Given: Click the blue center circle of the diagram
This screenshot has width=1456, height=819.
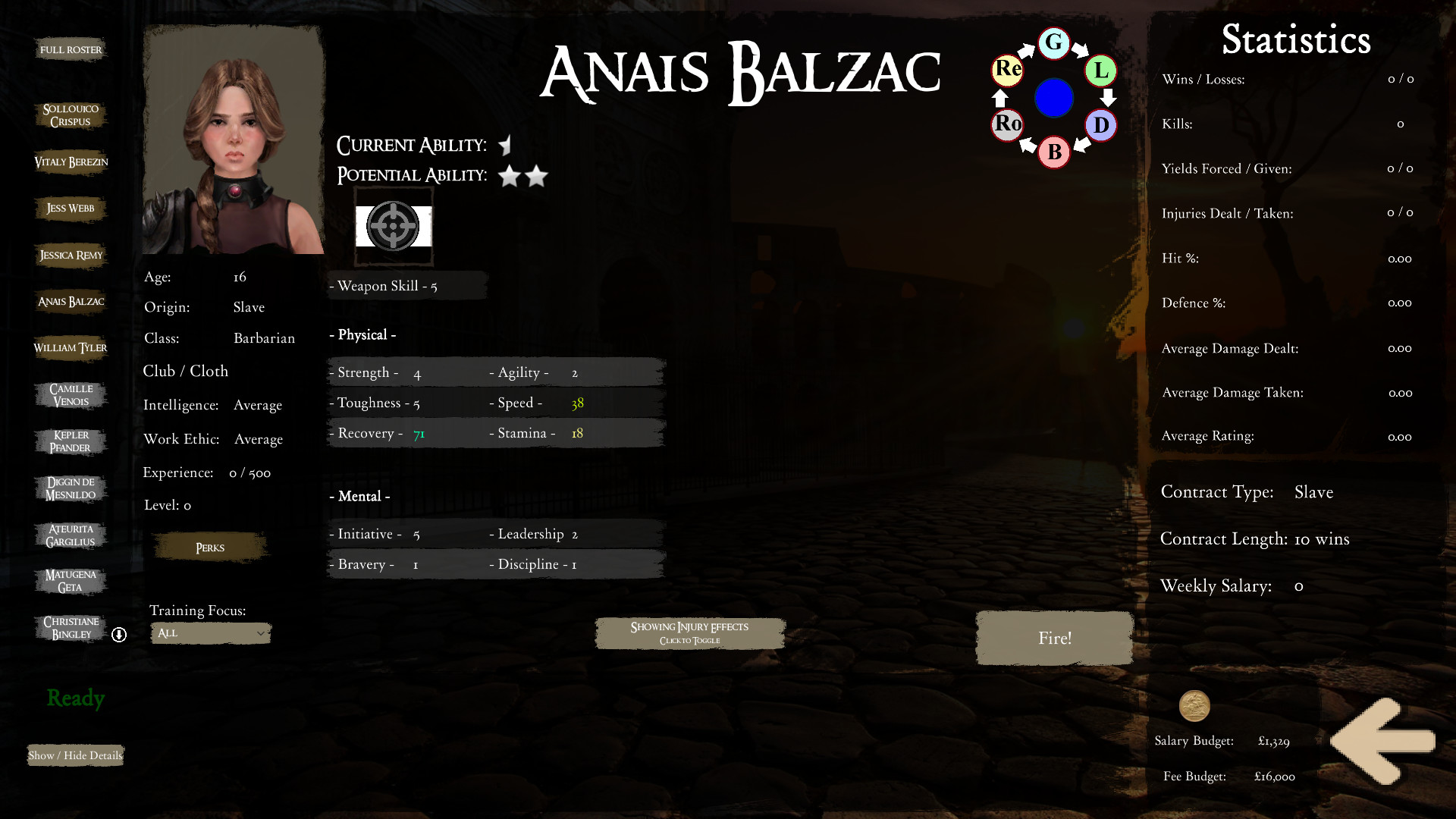Looking at the screenshot, I should point(1053,98).
